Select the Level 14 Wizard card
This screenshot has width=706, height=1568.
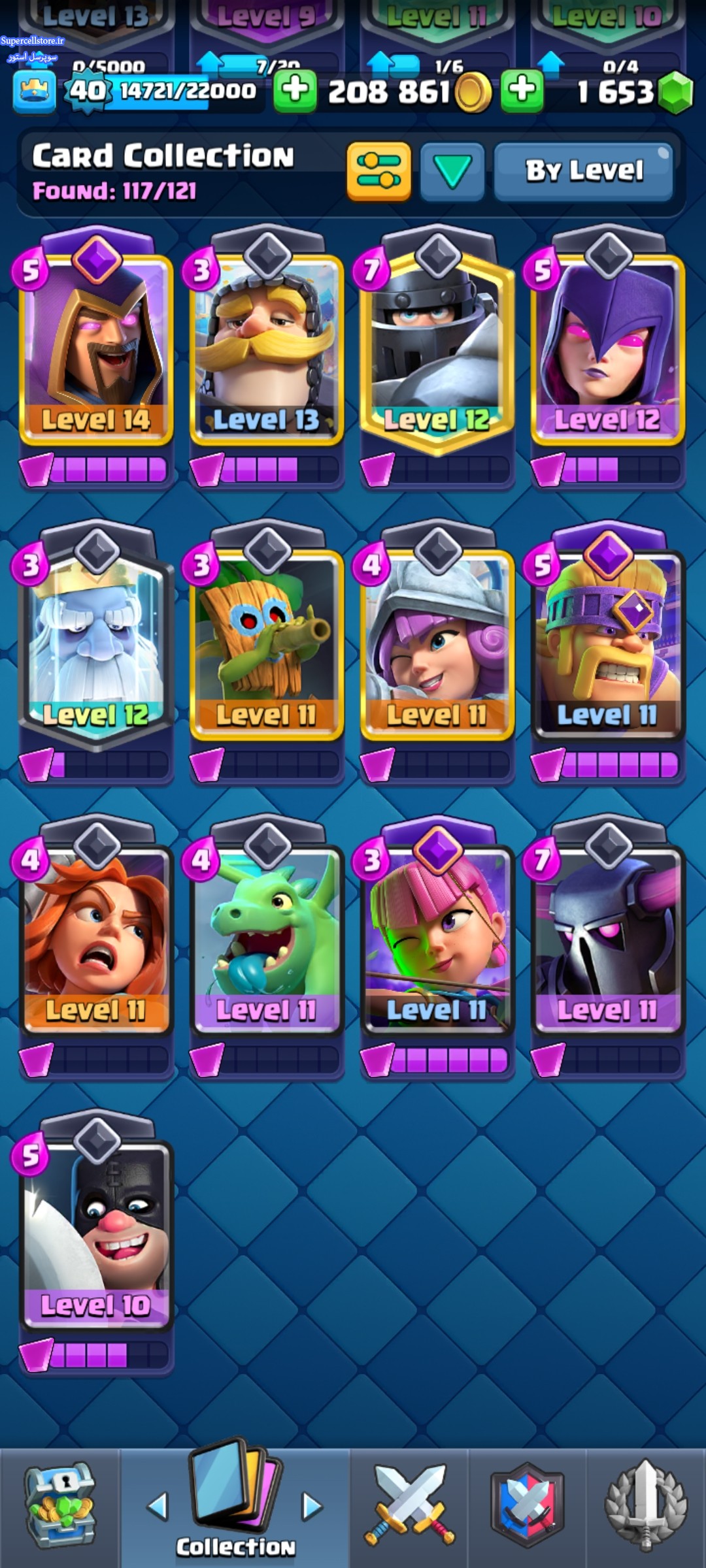[96, 346]
